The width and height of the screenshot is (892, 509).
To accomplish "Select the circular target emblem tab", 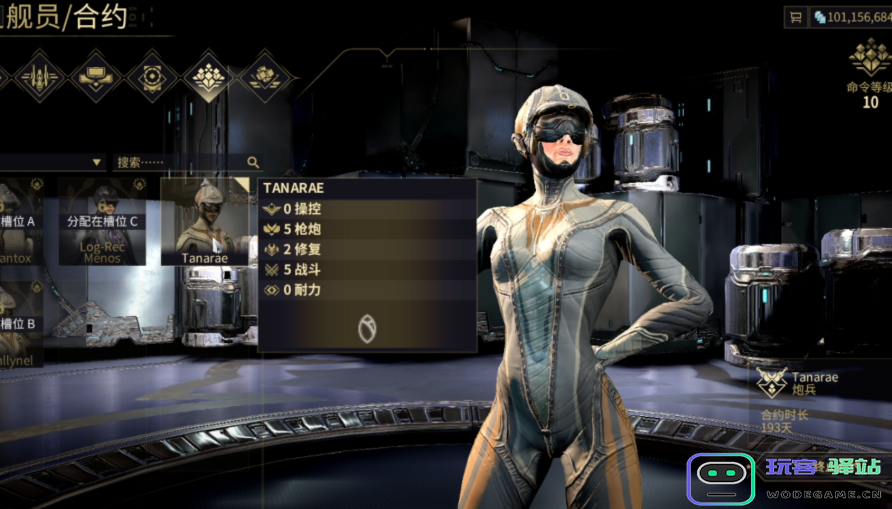I will (152, 76).
